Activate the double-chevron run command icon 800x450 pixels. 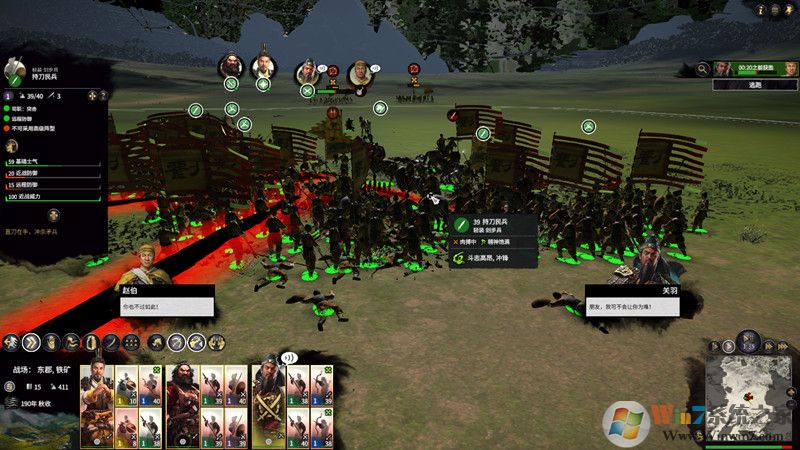tap(30, 343)
